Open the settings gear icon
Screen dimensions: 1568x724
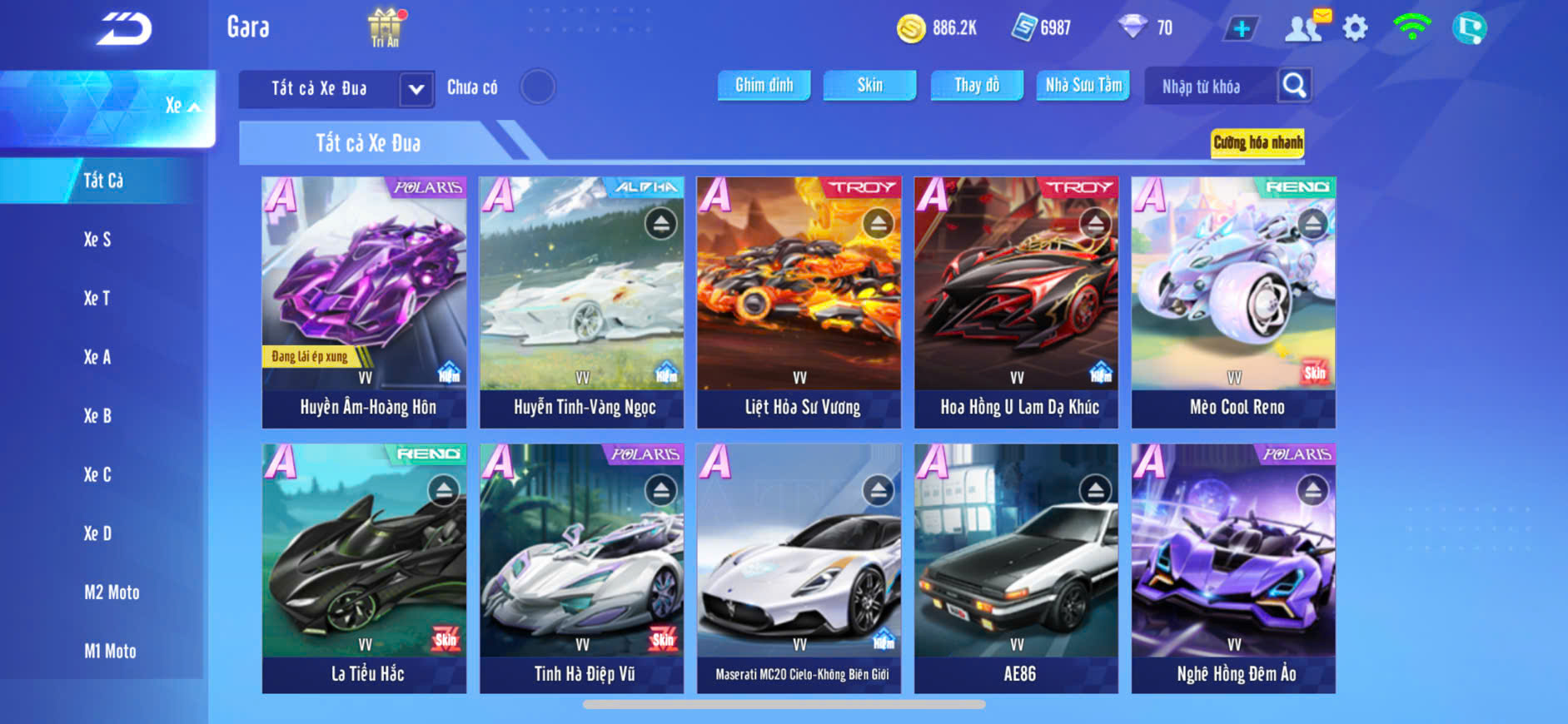click(1355, 28)
